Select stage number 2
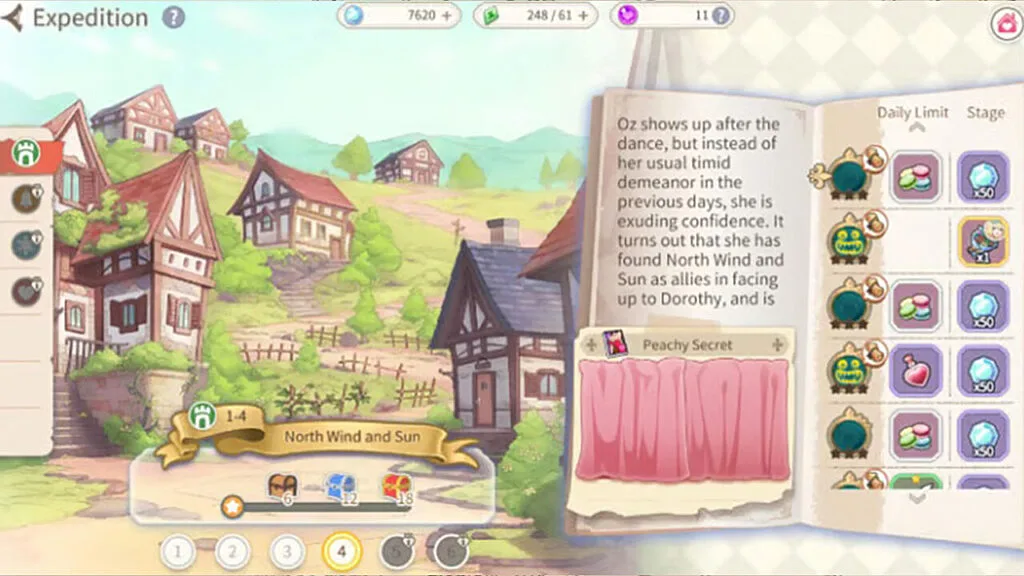Screen dimensions: 1024x576 click(233, 550)
